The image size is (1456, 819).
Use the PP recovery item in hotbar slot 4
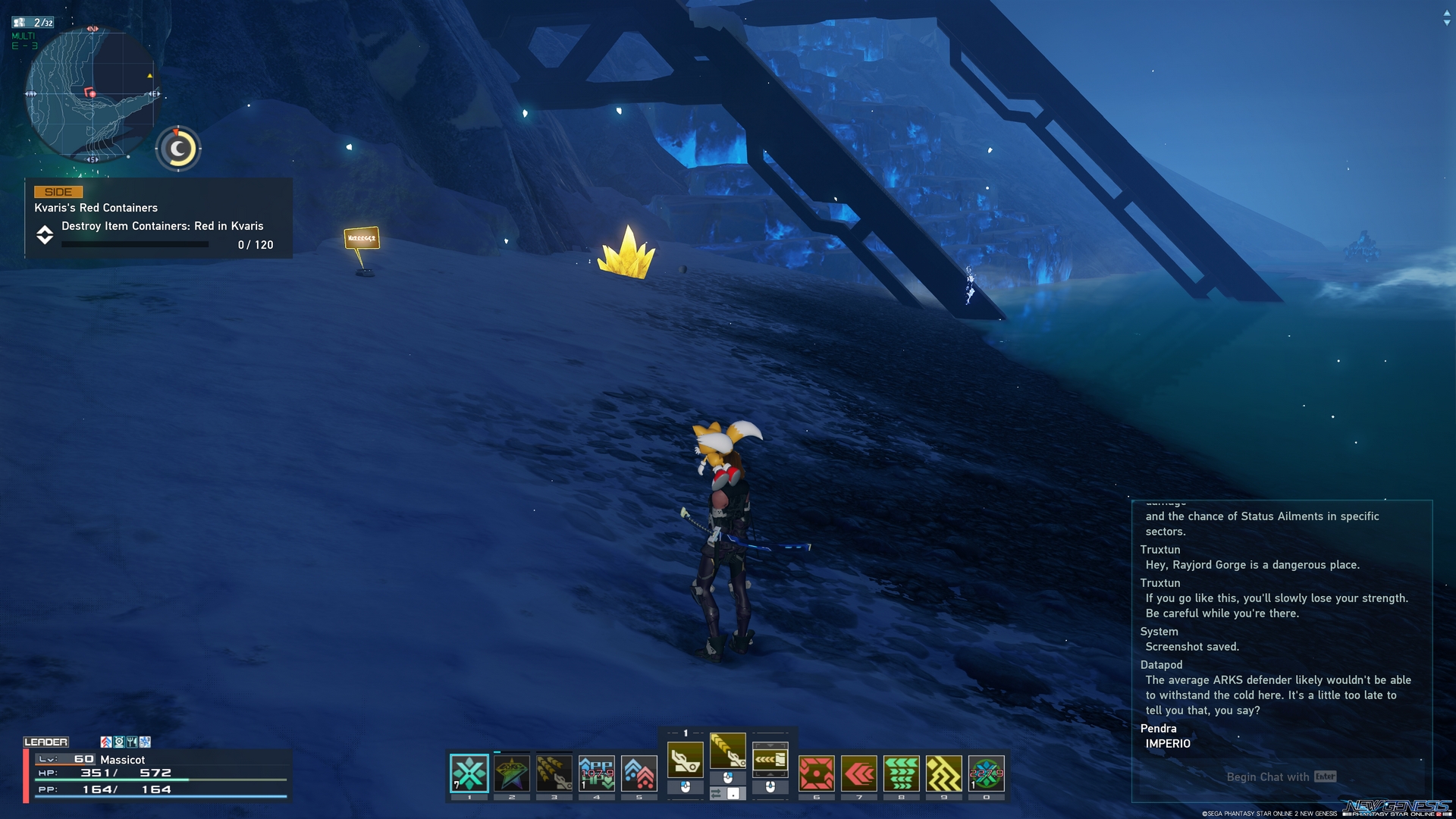point(597,773)
